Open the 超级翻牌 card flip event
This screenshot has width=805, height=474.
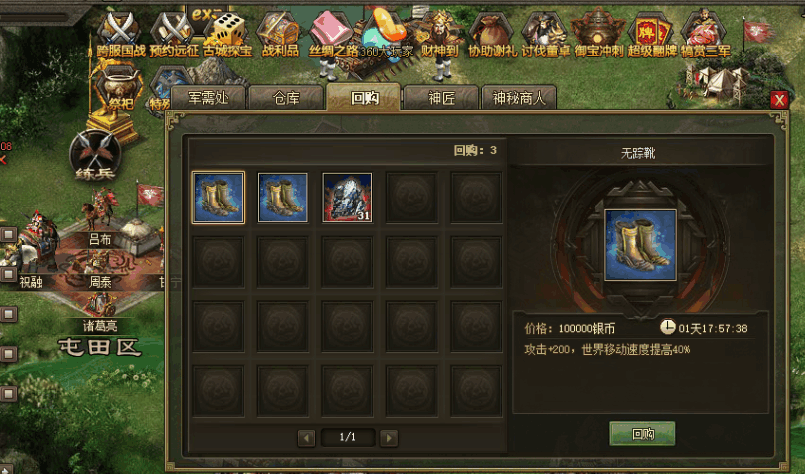tap(654, 32)
